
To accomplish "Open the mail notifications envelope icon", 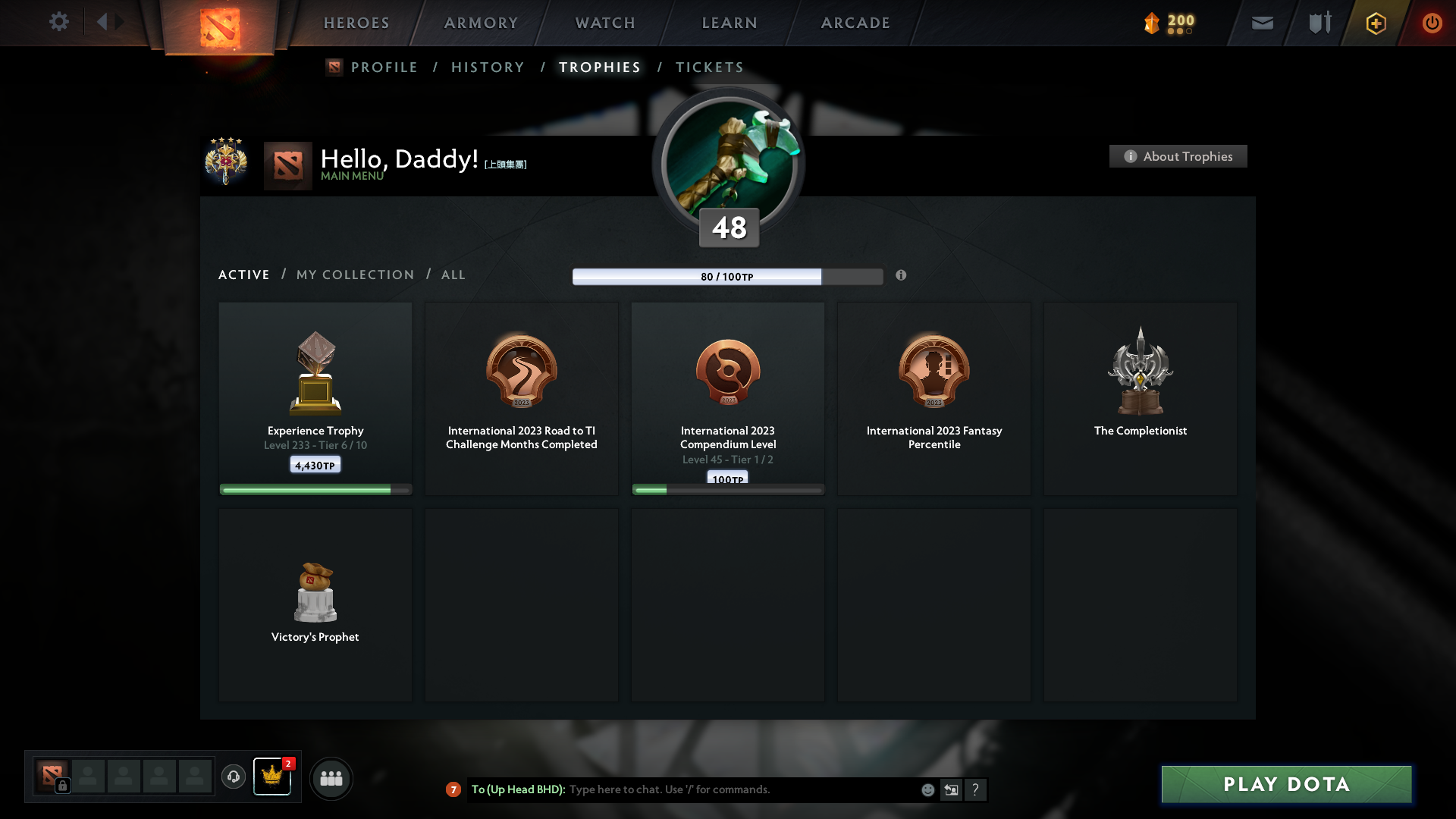I will pos(1261,23).
